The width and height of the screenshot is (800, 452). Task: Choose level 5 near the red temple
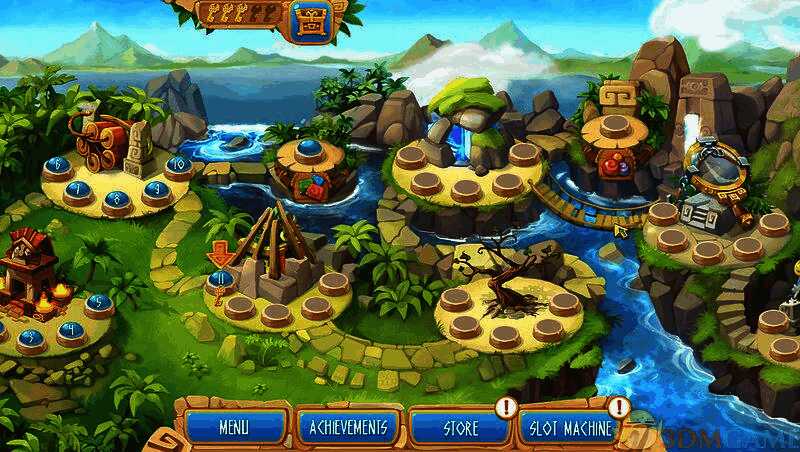point(98,302)
